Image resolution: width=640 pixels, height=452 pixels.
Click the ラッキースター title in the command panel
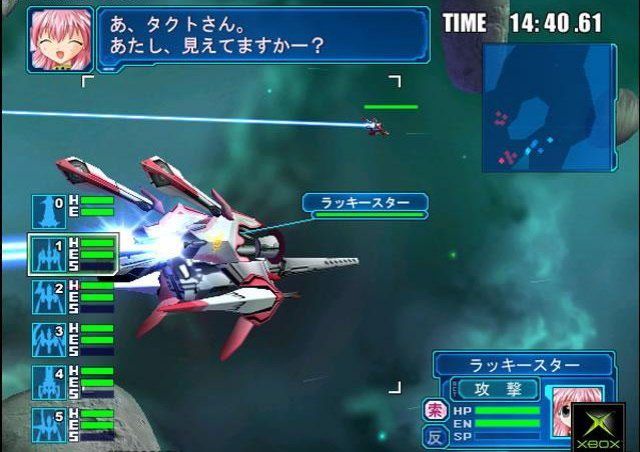click(523, 364)
